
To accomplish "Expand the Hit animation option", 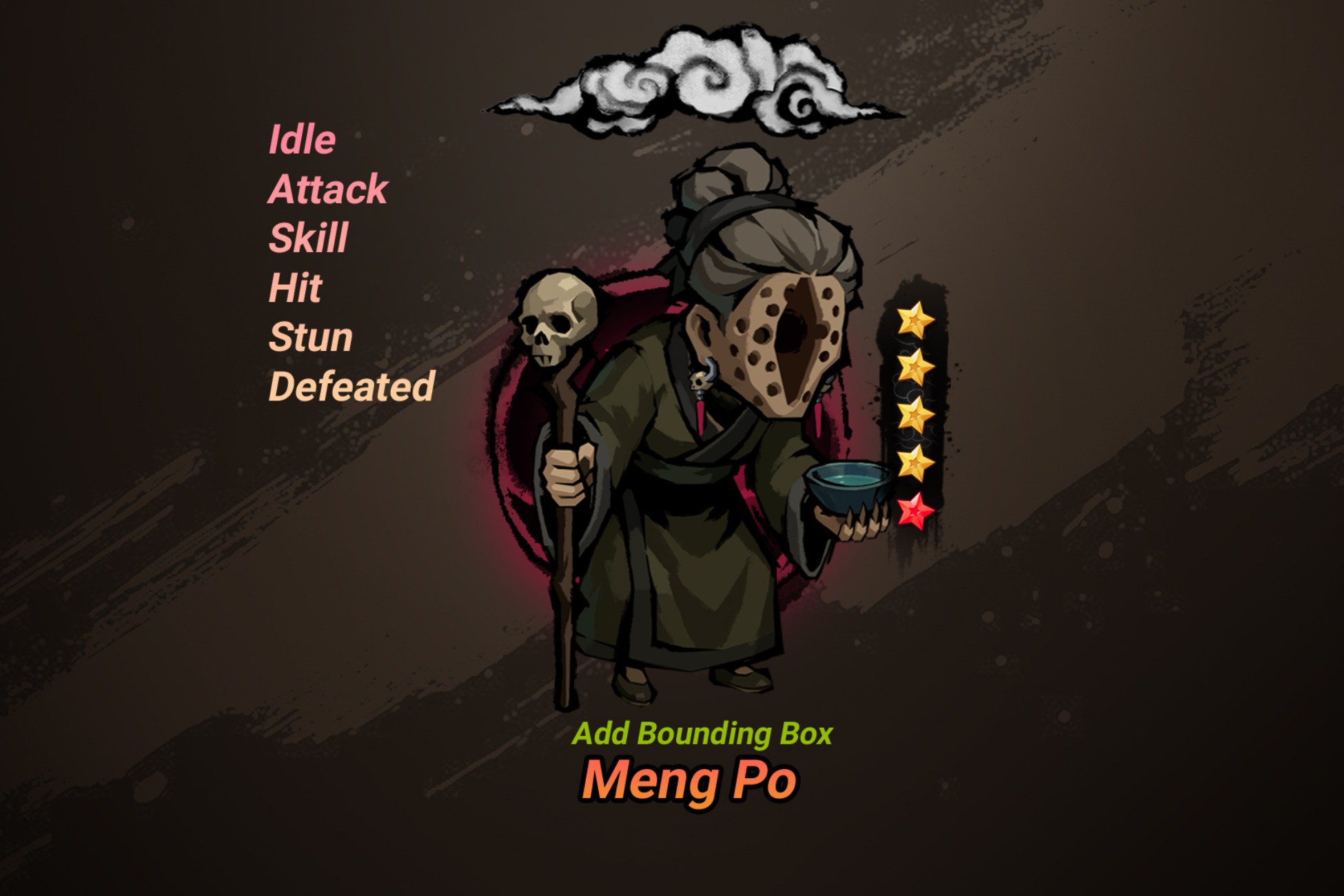I will point(295,288).
